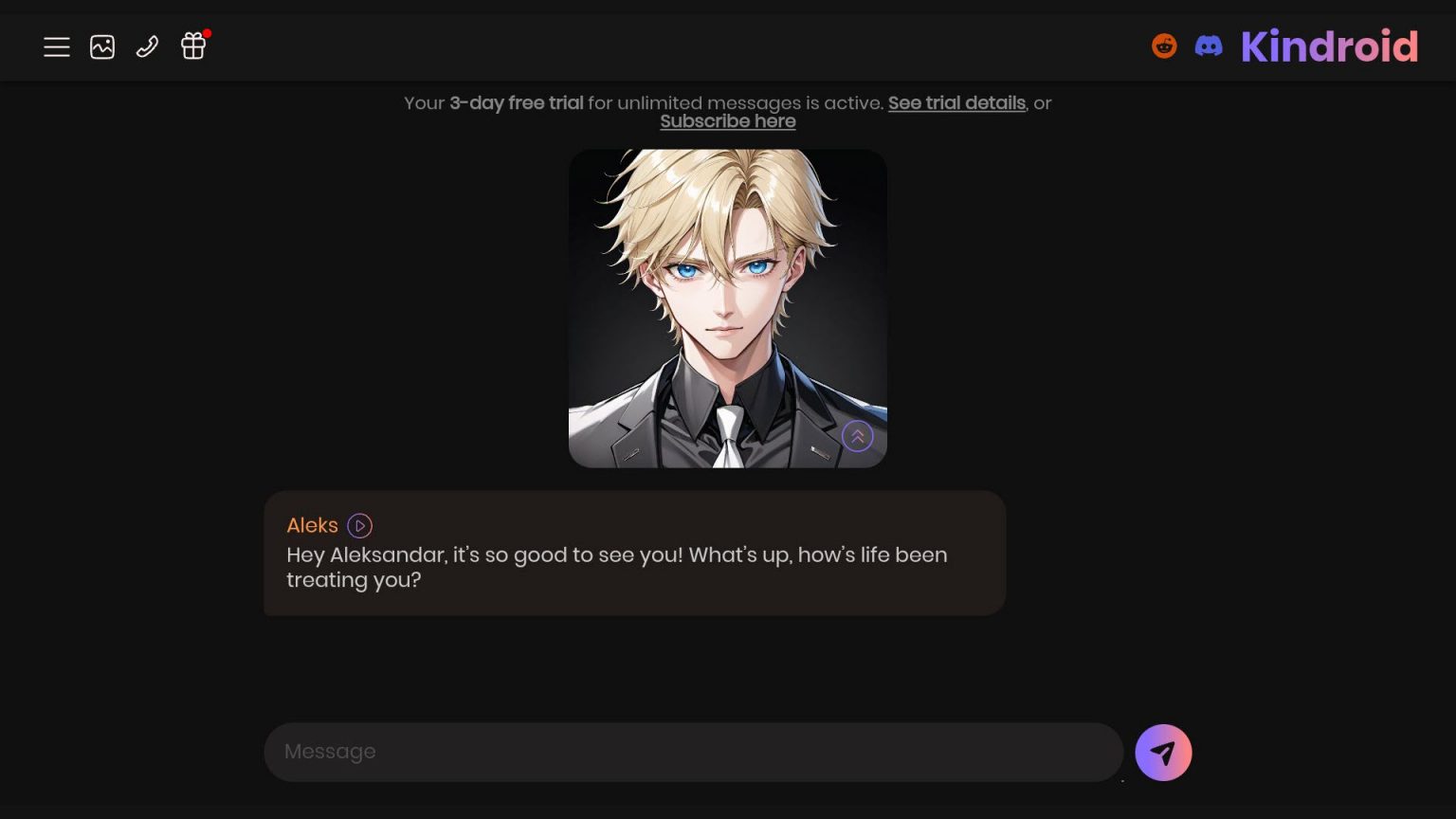
Task: View Aleks's full avatar portrait
Action: pyautogui.click(x=727, y=308)
